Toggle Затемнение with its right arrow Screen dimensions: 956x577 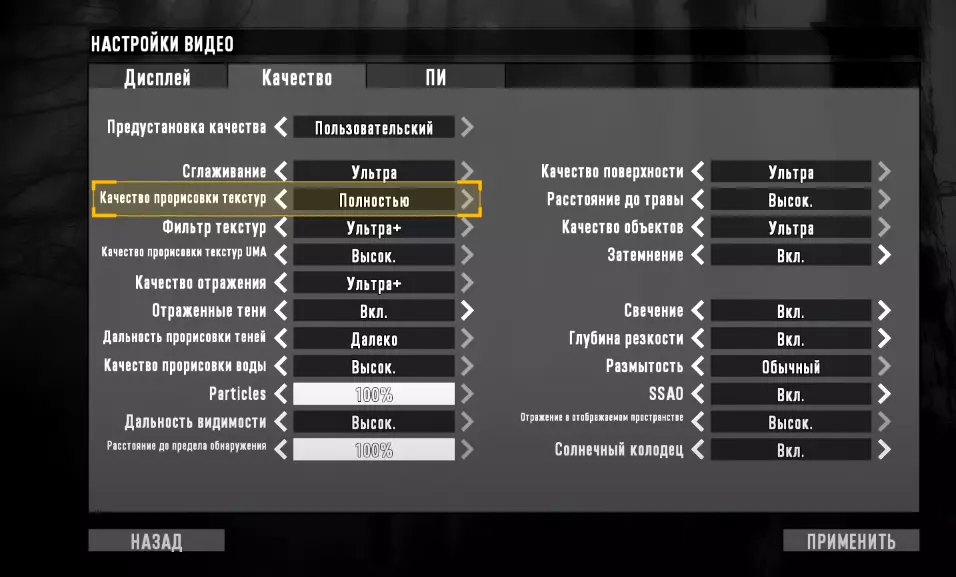884,255
